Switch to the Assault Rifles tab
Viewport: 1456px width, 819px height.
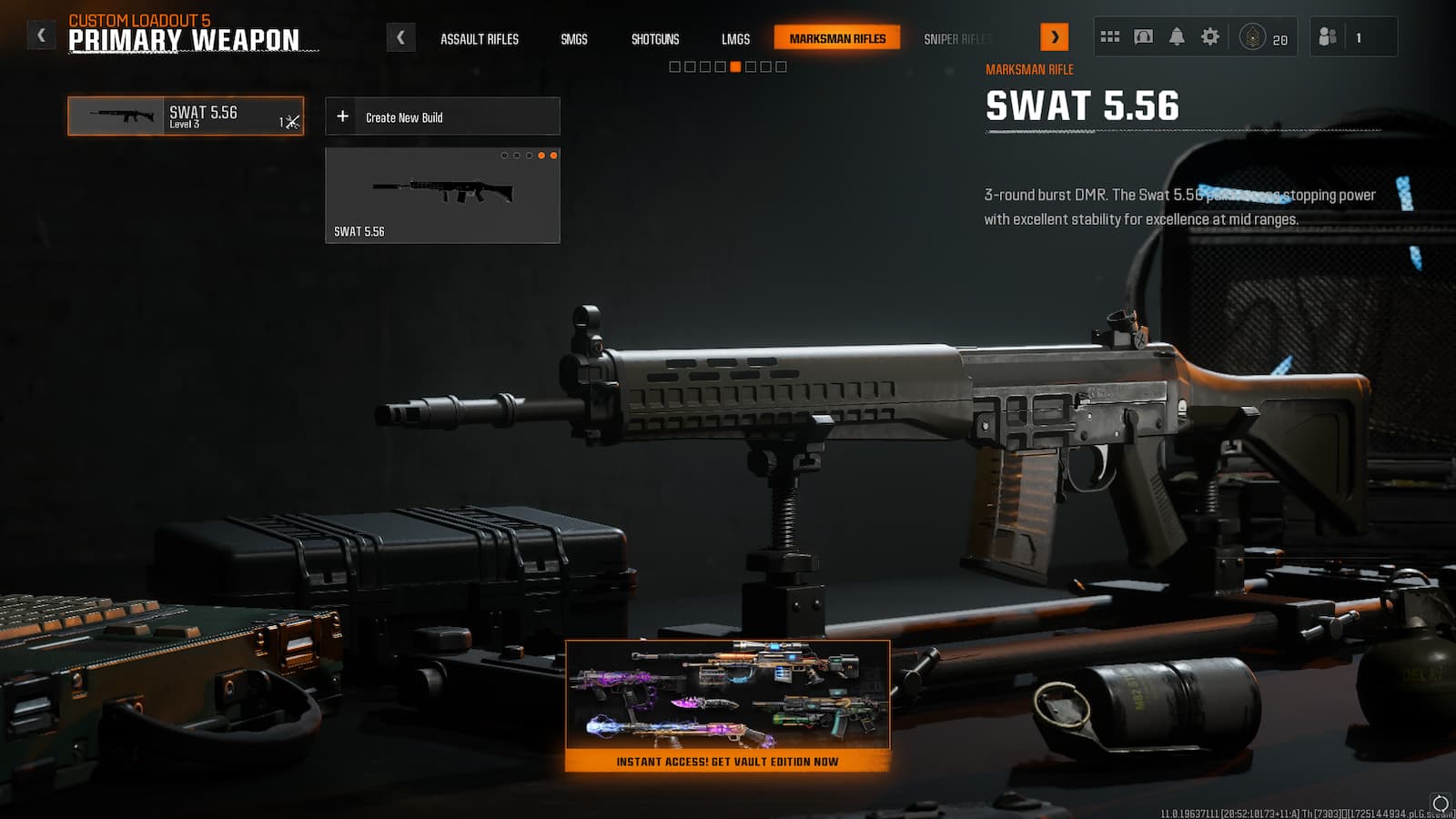[x=479, y=39]
